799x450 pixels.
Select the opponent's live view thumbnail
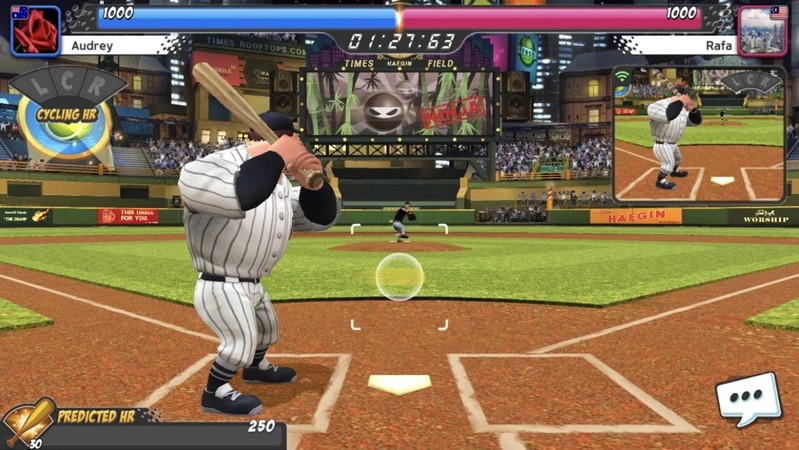point(699,135)
